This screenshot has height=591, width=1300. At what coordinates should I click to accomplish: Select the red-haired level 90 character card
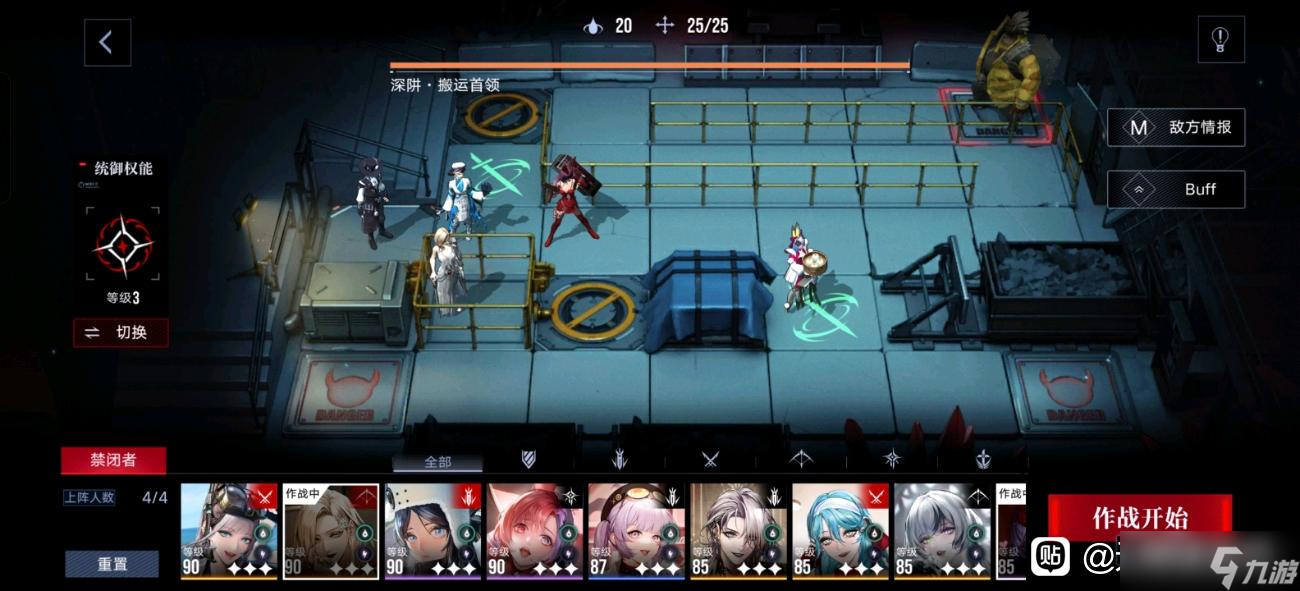click(535, 531)
